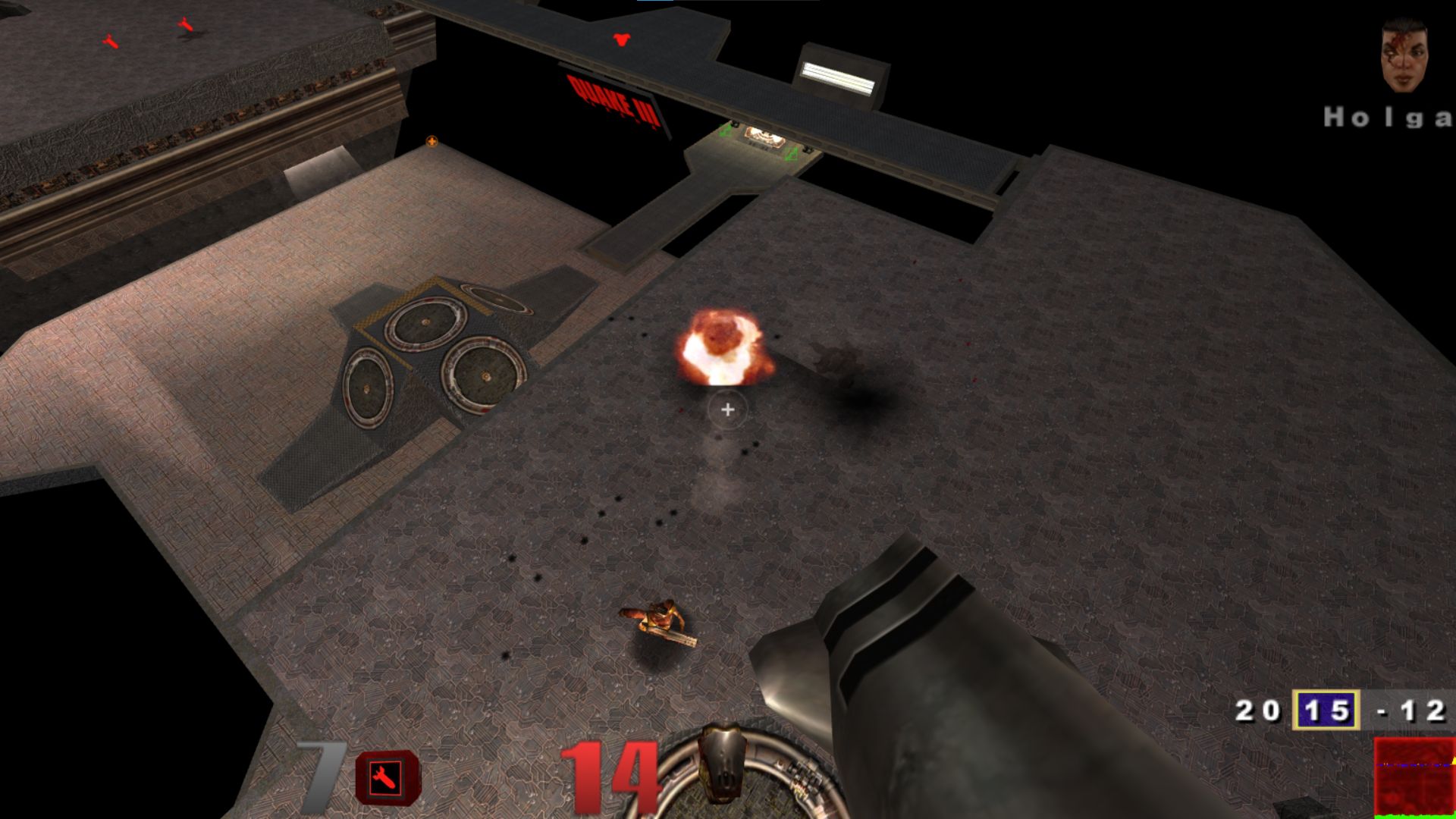1456x819 pixels.
Task: Click the orange armor shard glowing near the wall
Action: pyautogui.click(x=431, y=142)
